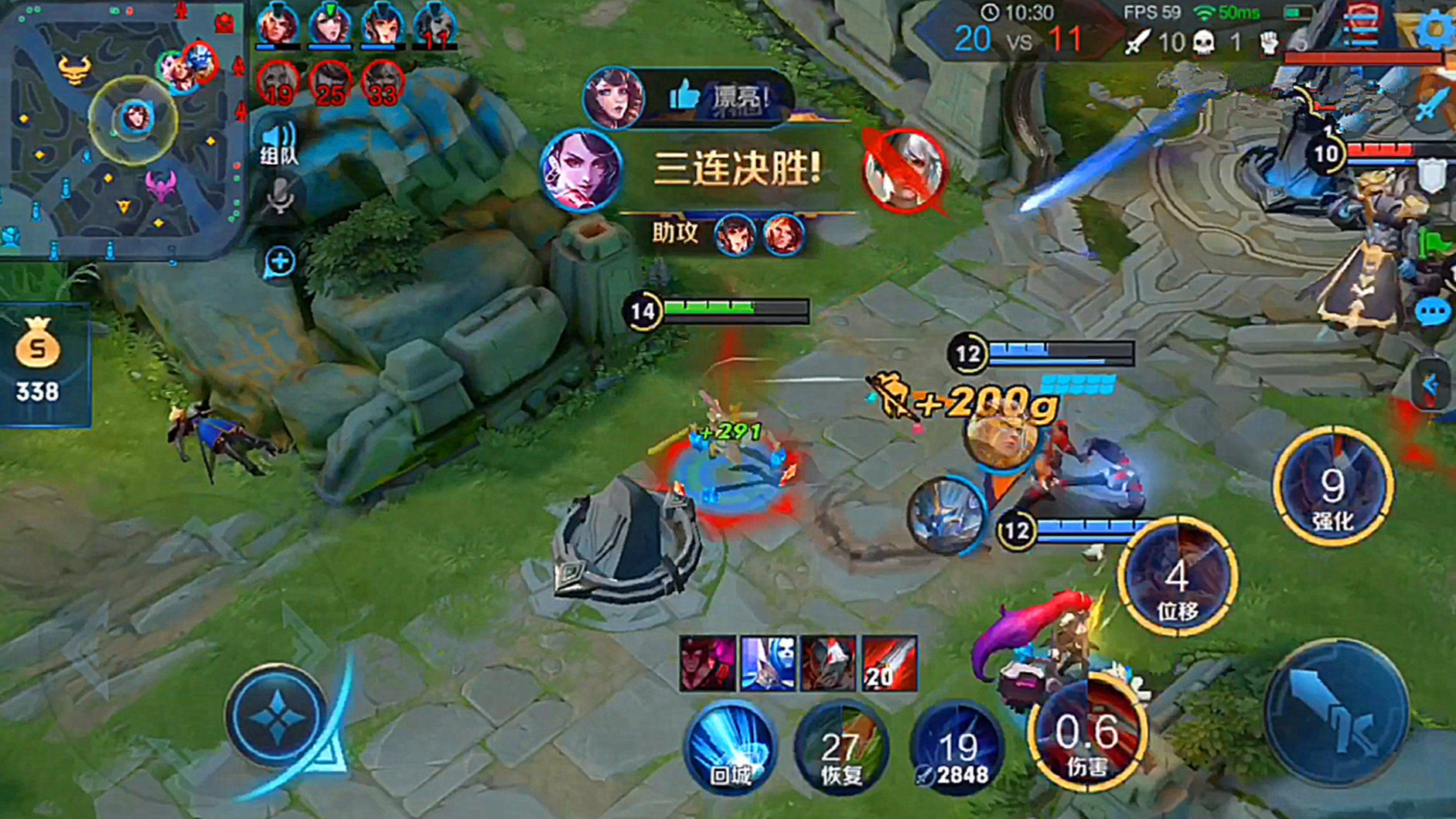Image resolution: width=1456 pixels, height=819 pixels.
Task: Open the blue chat message bubble
Action: pos(1432,312)
